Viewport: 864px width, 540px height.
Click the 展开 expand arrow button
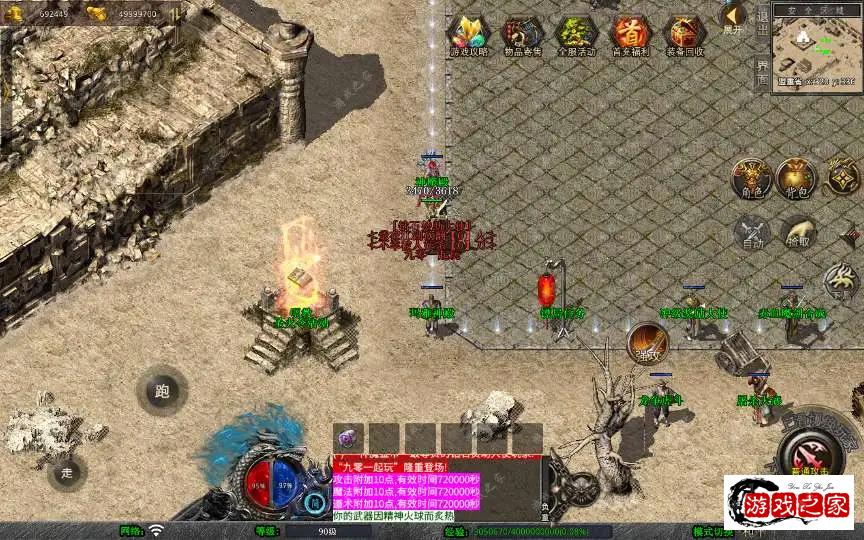[x=733, y=17]
